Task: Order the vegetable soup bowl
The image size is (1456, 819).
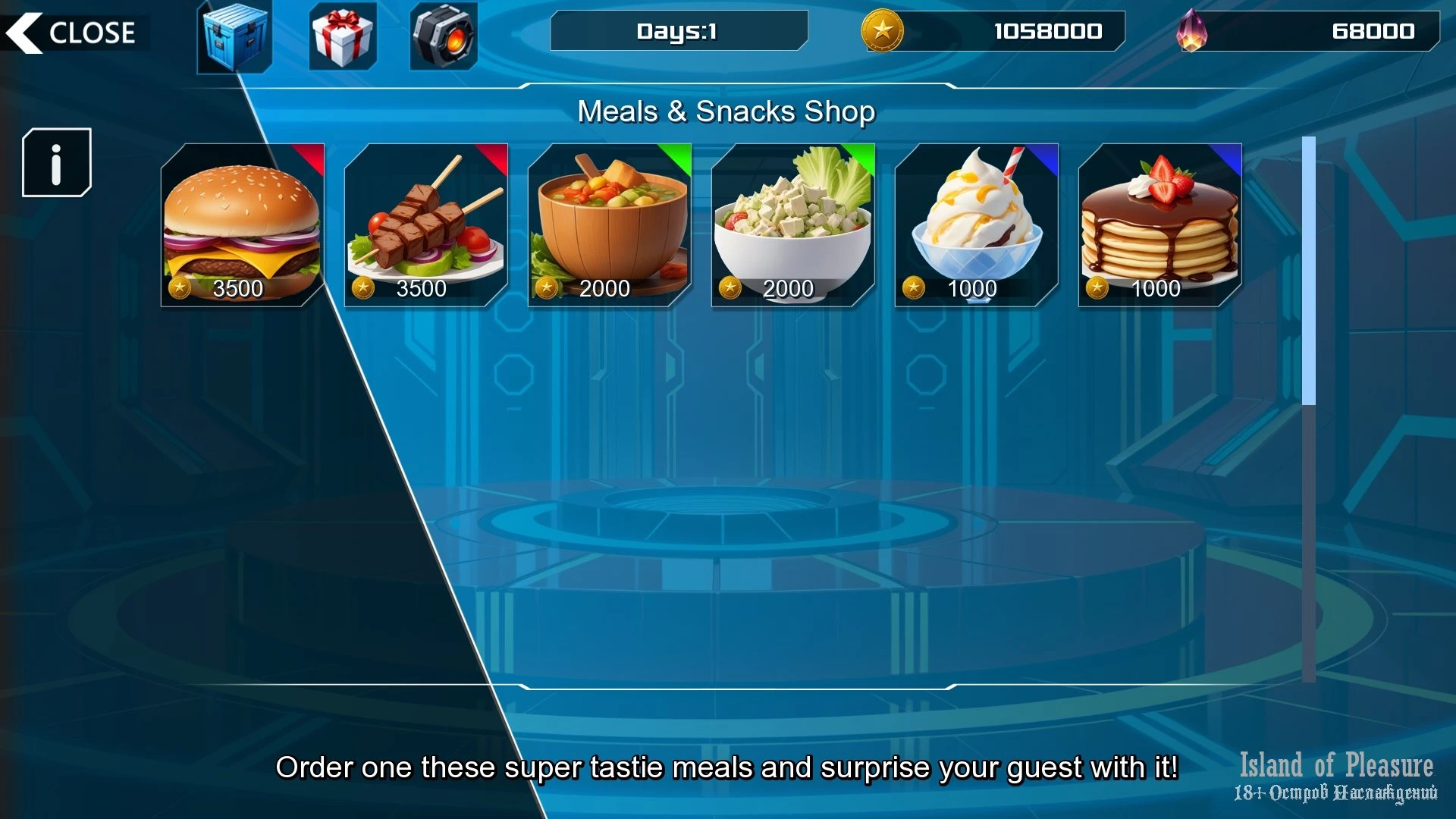Action: [x=610, y=225]
